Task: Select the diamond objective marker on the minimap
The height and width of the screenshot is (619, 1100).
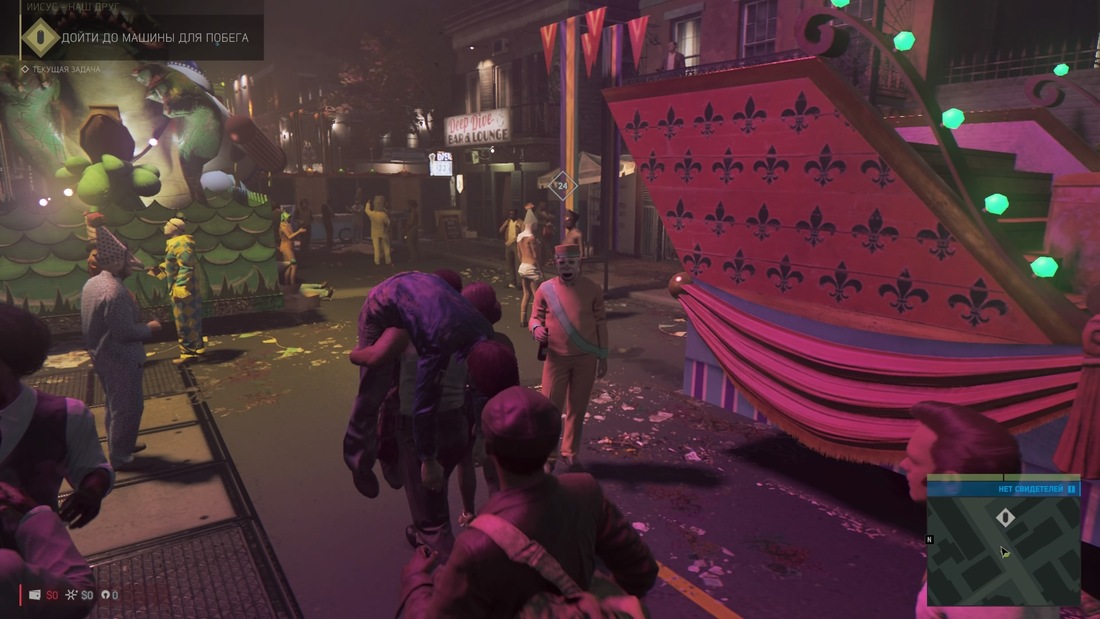Action: click(1006, 517)
